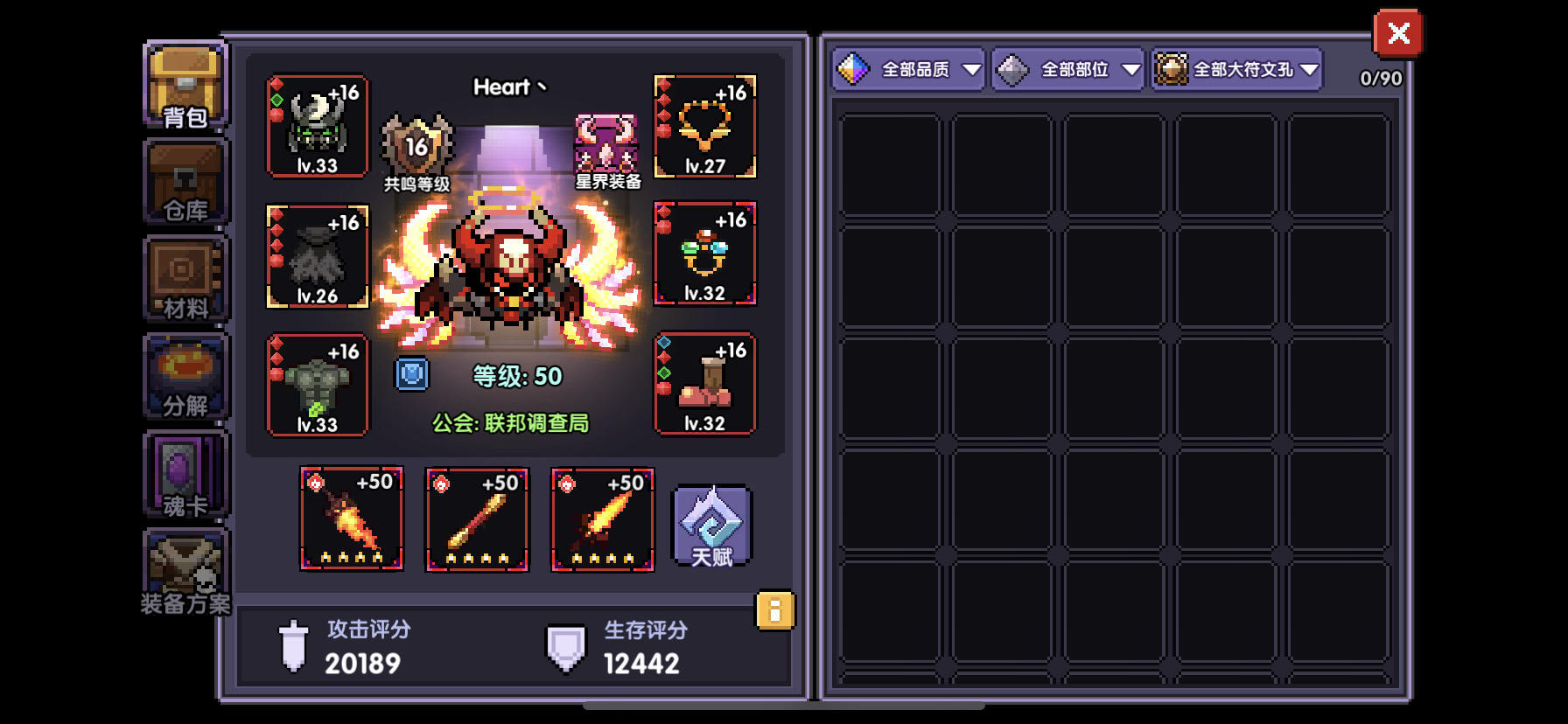The image size is (1568, 724).
Task: Open the 全部大符文孔 rune socket filter dropdown
Action: coord(1235,69)
